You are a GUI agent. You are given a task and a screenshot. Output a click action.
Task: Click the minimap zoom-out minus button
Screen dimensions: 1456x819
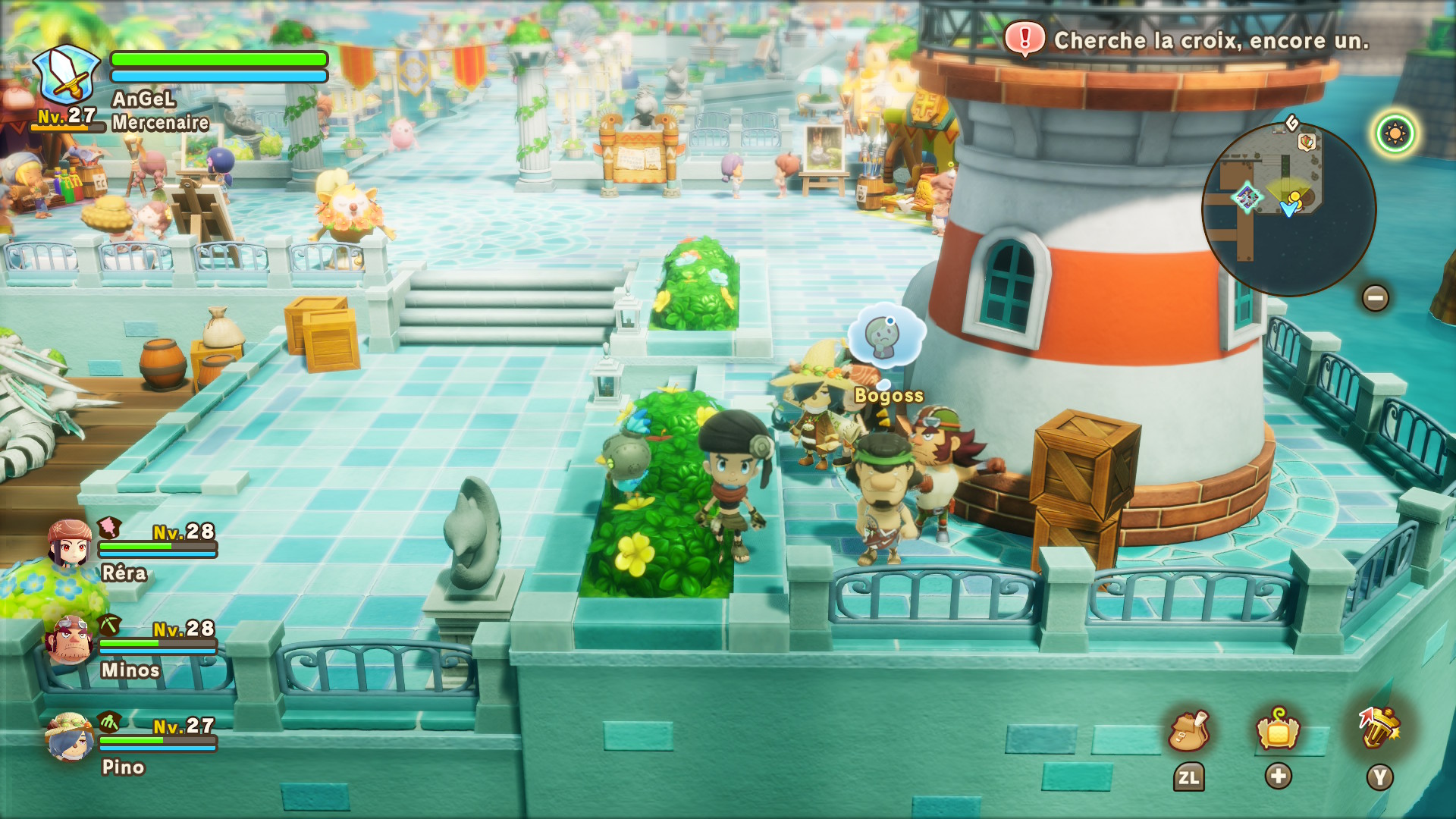(x=1375, y=297)
